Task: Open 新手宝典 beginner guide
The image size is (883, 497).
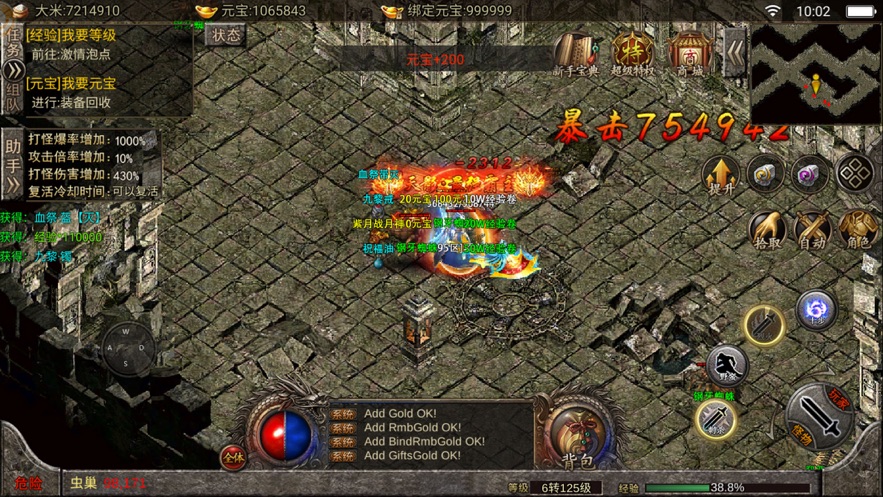Action: pyautogui.click(x=576, y=54)
